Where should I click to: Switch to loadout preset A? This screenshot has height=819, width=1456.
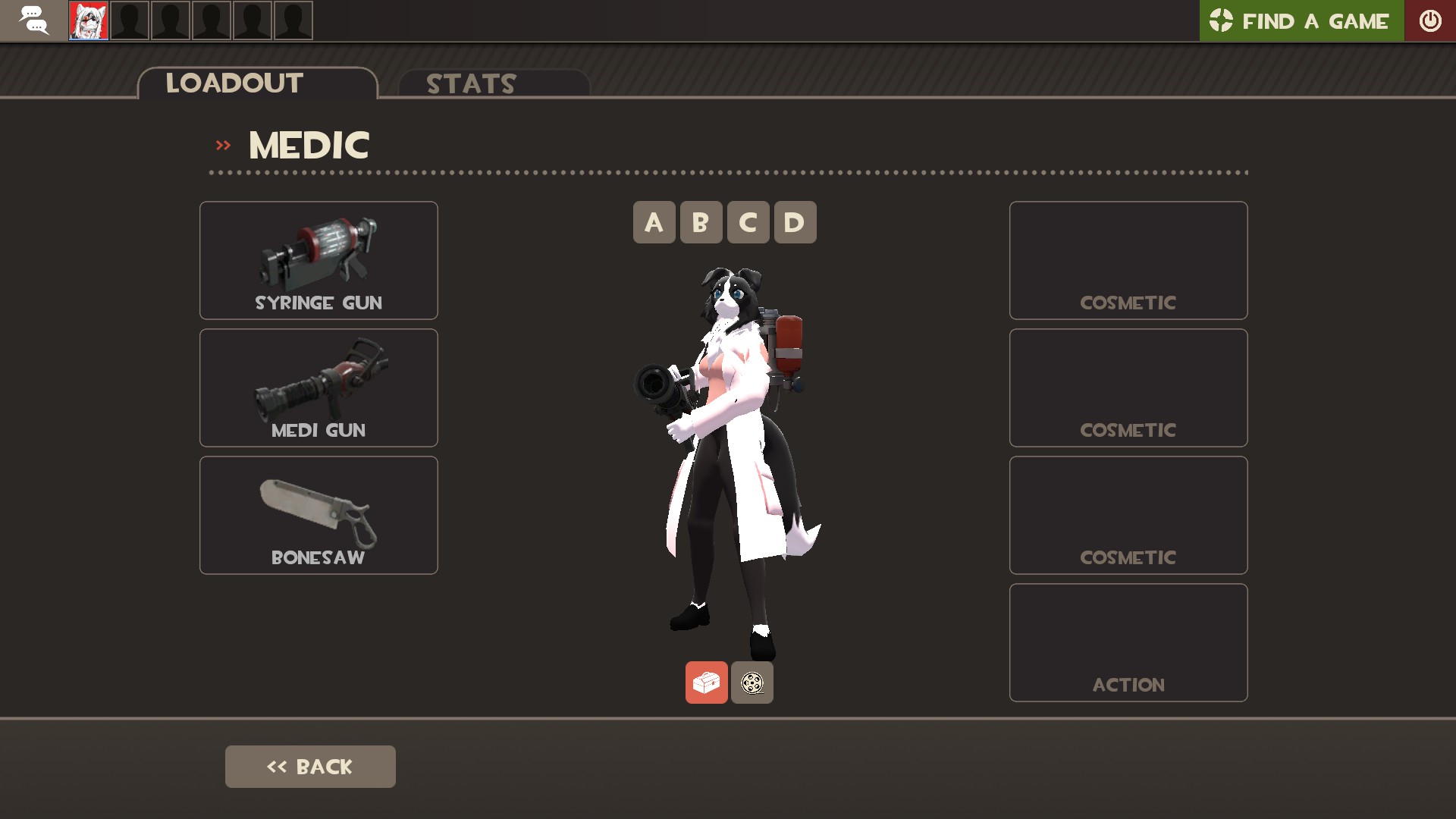(654, 222)
